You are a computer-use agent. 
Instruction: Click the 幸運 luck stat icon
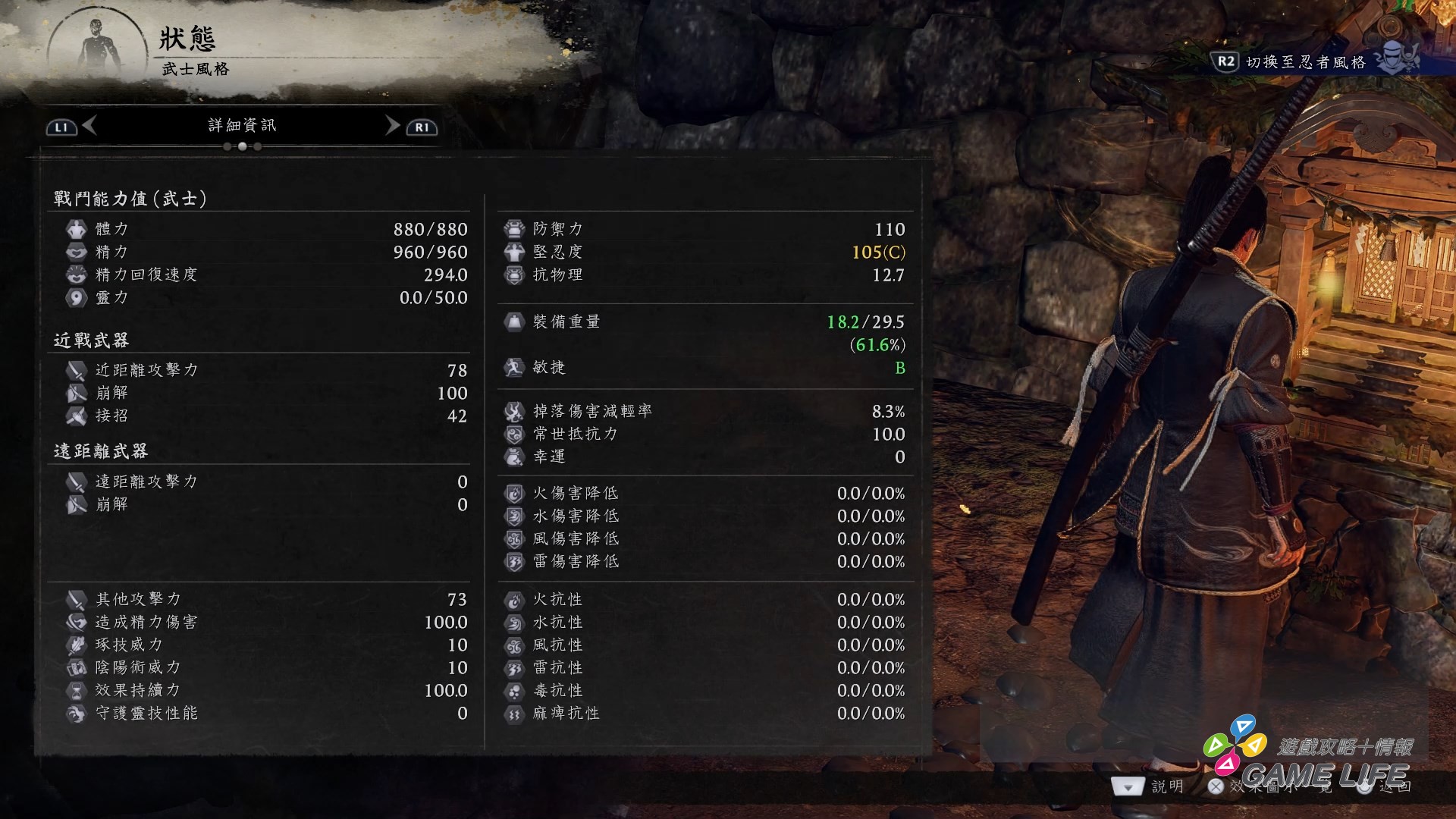(514, 457)
